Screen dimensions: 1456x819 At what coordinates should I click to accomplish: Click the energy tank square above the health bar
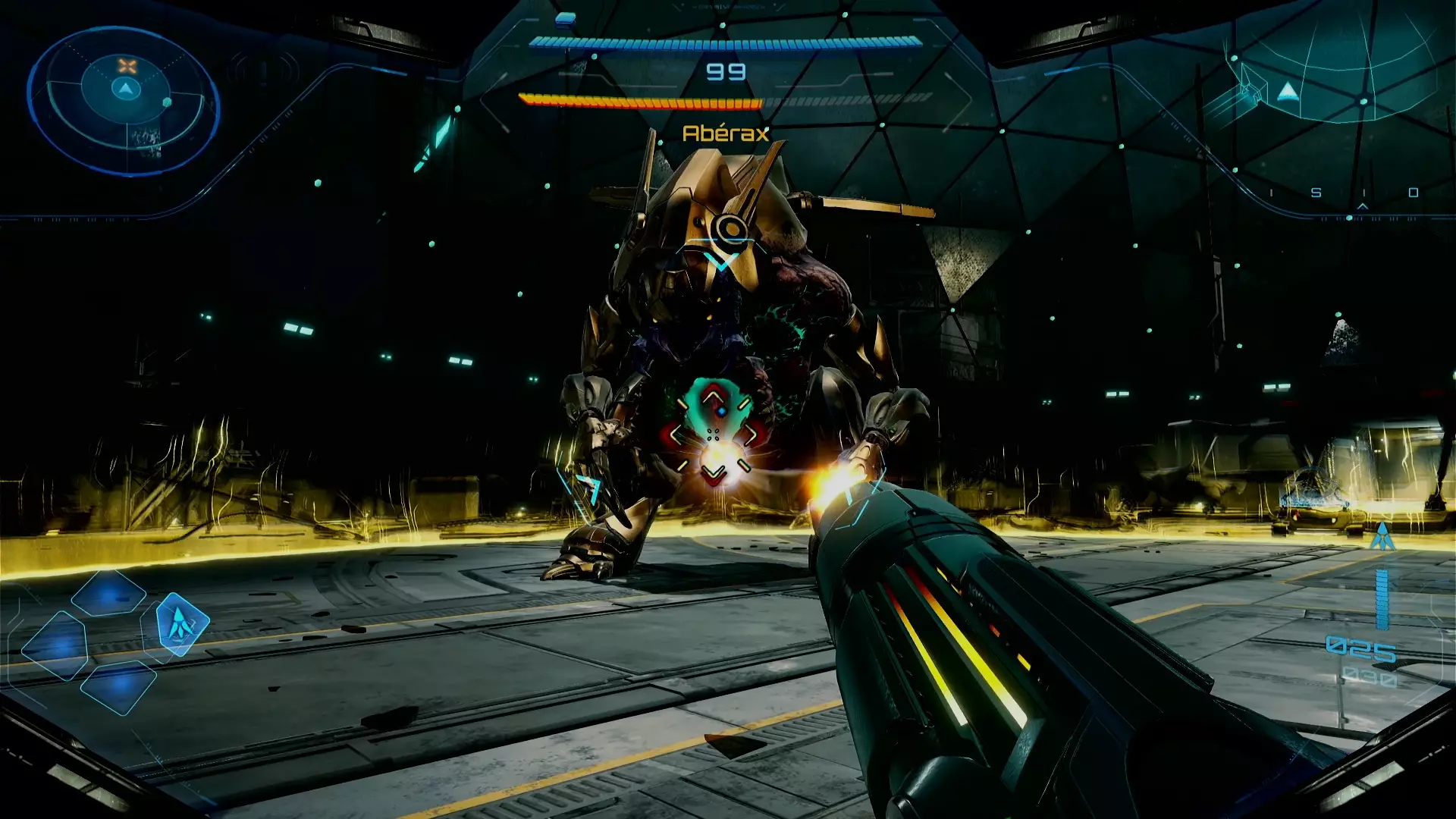pos(565,19)
